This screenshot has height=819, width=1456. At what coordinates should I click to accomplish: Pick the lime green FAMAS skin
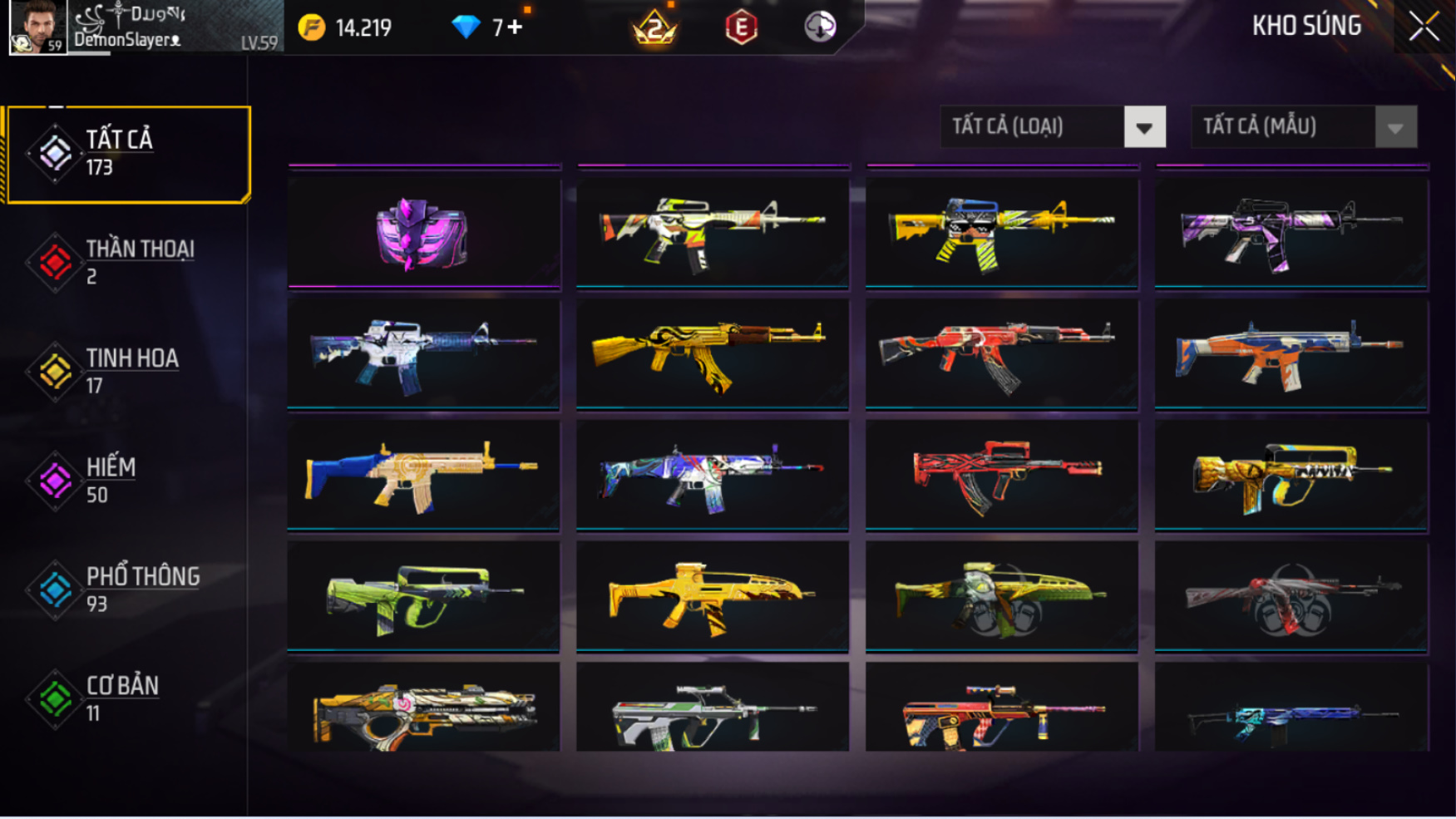[424, 596]
